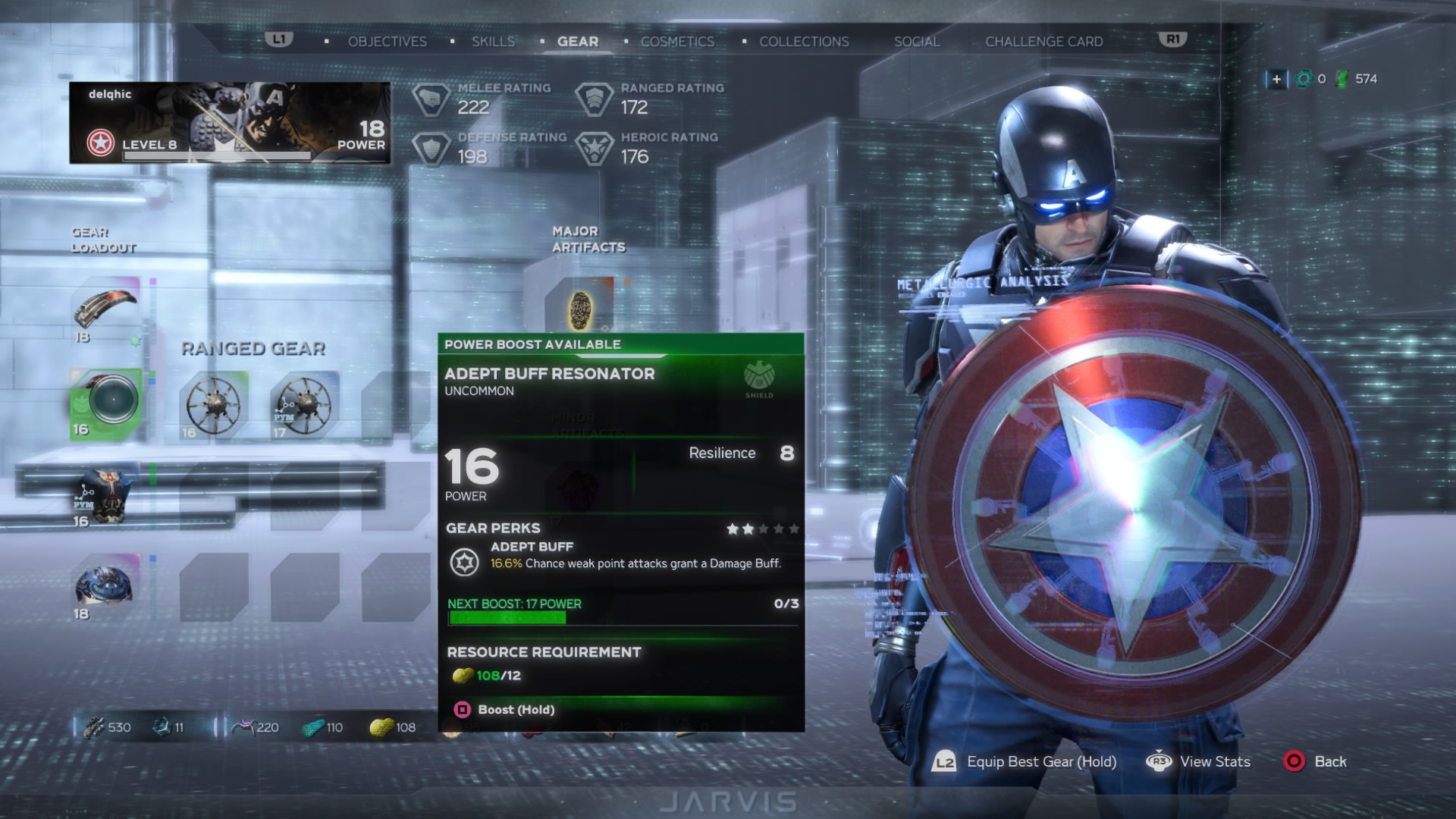Switch to the Objectives tab
This screenshot has width=1456, height=819.
tap(387, 42)
